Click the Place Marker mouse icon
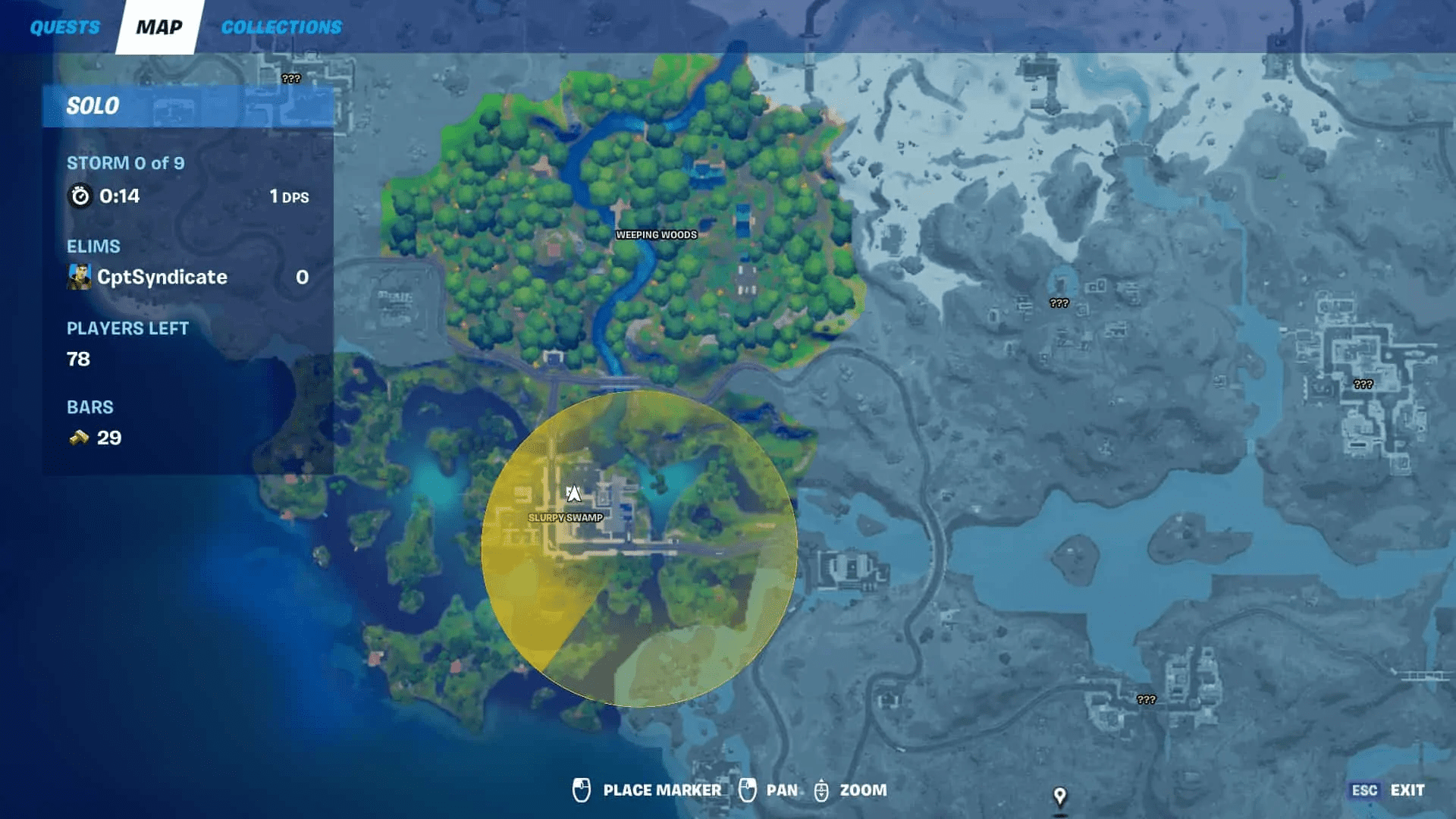The height and width of the screenshot is (819, 1456). click(580, 790)
